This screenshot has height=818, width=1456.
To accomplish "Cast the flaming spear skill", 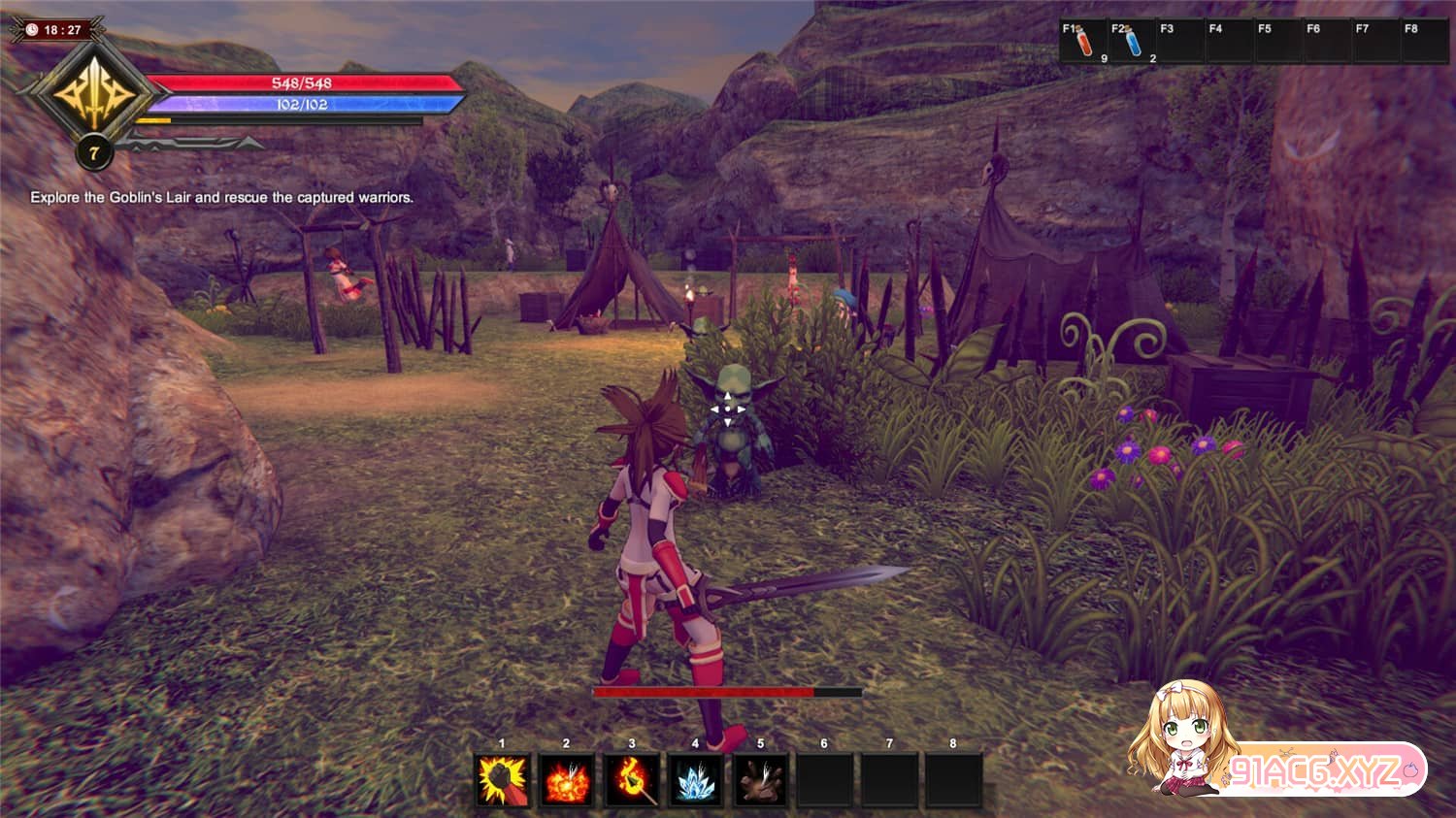I will point(632,780).
